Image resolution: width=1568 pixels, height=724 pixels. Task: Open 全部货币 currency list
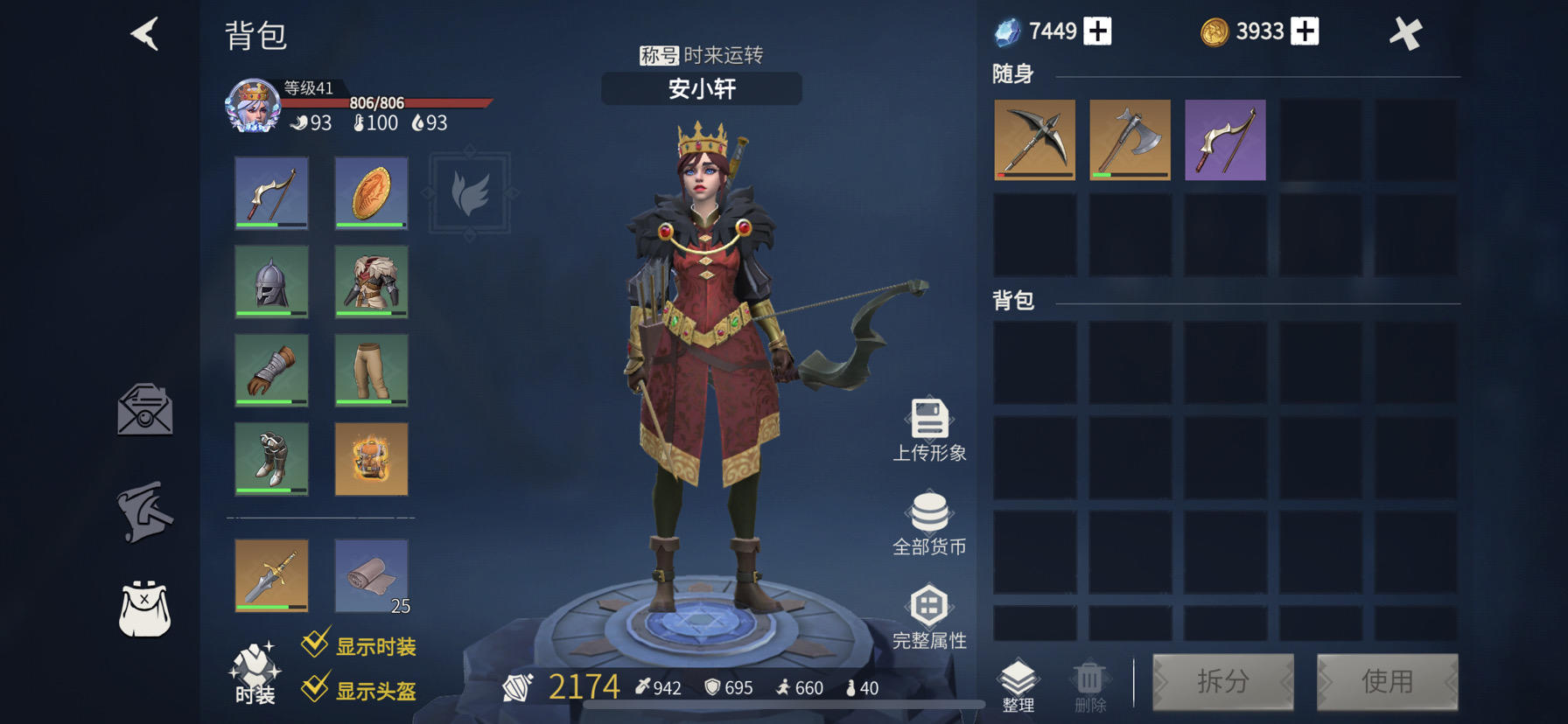pos(929,524)
